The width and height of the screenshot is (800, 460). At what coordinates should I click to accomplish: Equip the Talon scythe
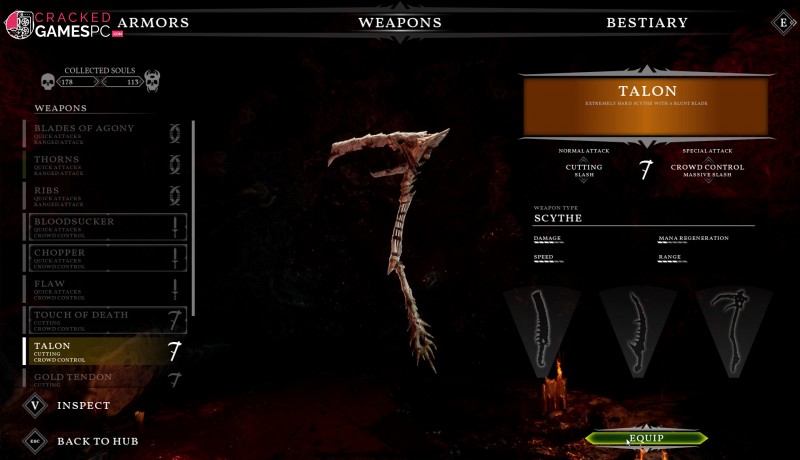[646, 438]
